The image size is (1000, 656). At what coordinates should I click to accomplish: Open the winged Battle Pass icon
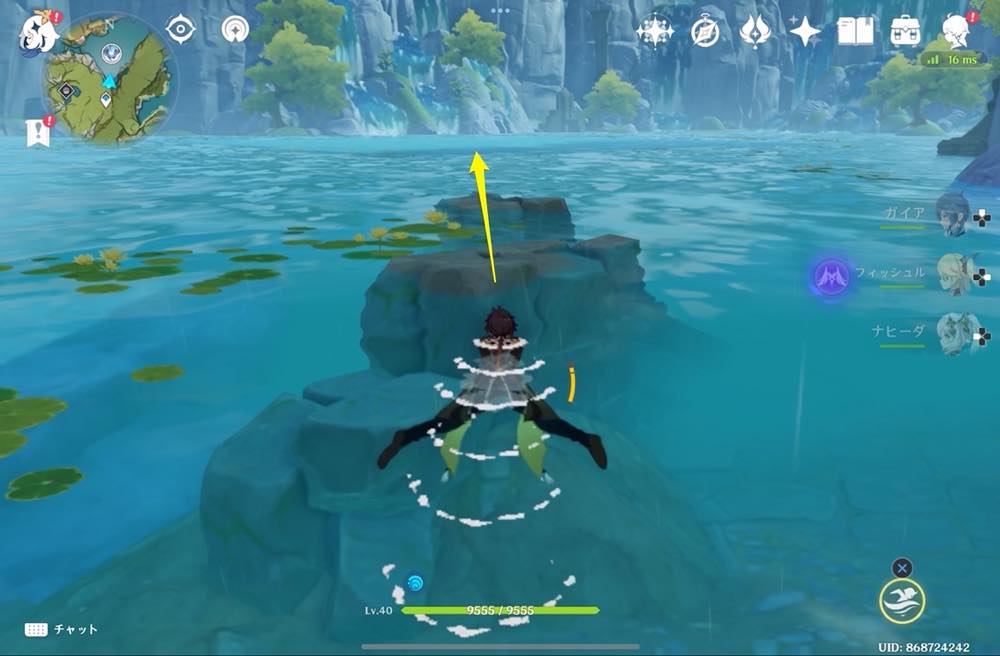[754, 32]
